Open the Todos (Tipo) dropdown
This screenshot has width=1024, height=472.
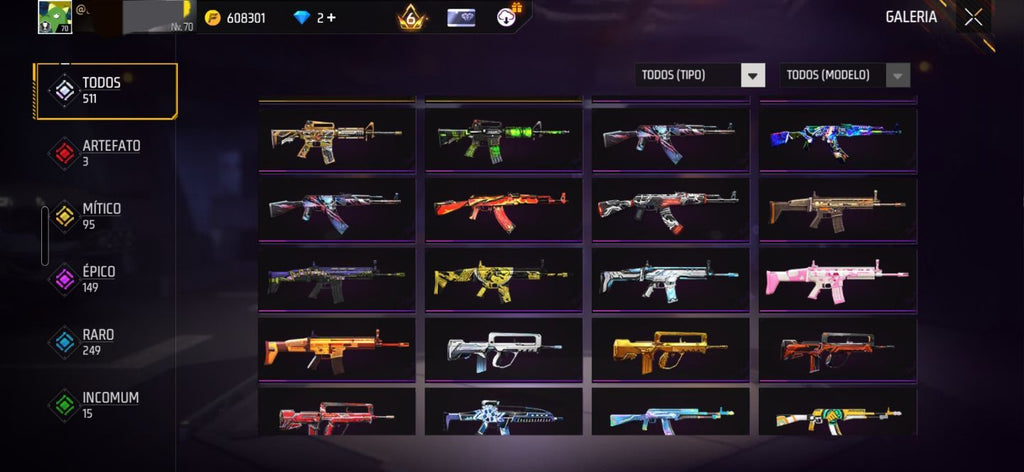(x=700, y=75)
